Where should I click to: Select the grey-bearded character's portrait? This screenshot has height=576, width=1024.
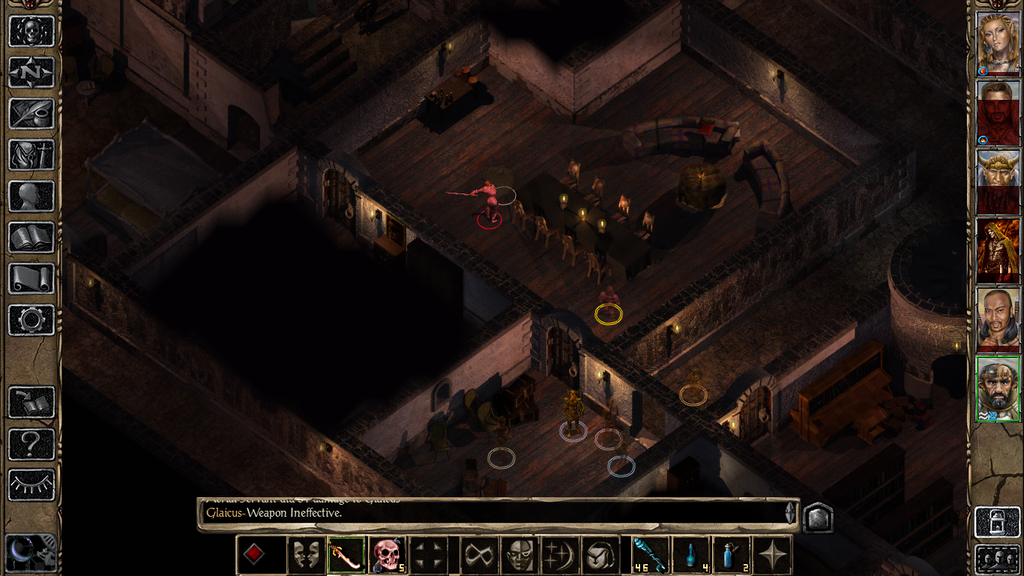997,388
